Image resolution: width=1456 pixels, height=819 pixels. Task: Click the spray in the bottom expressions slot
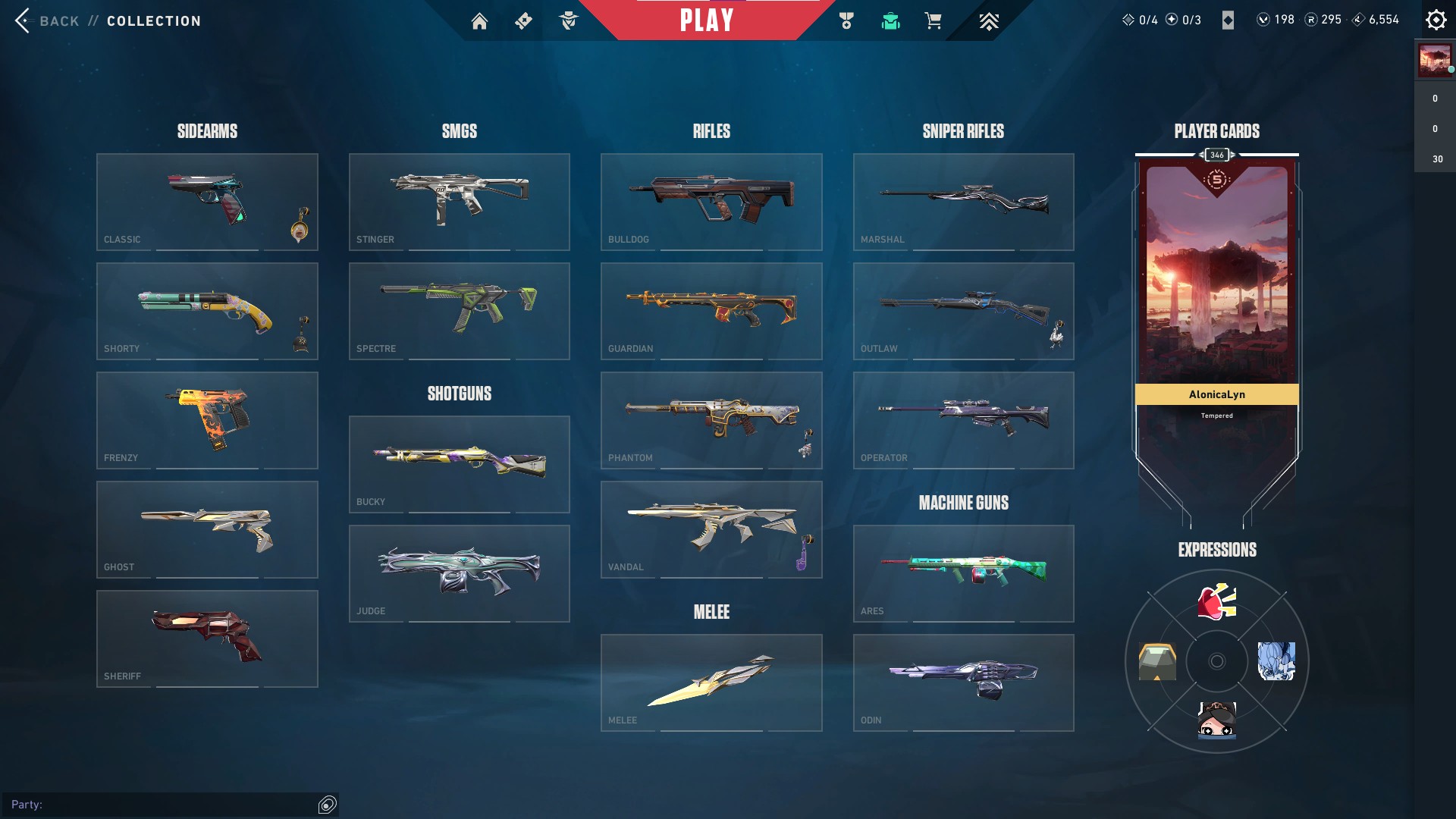tap(1216, 719)
